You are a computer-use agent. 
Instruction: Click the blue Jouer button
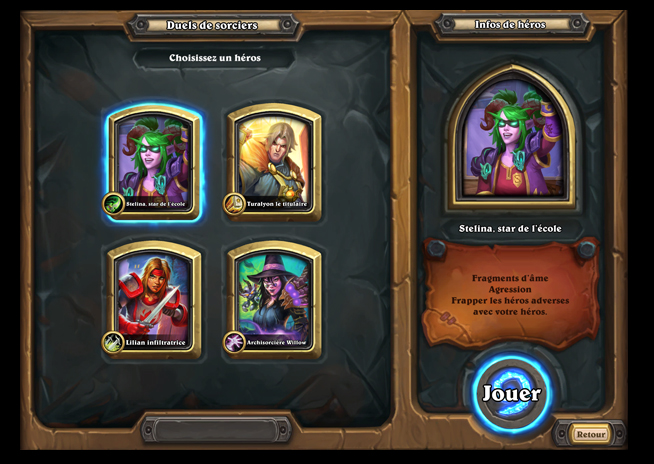coord(512,393)
